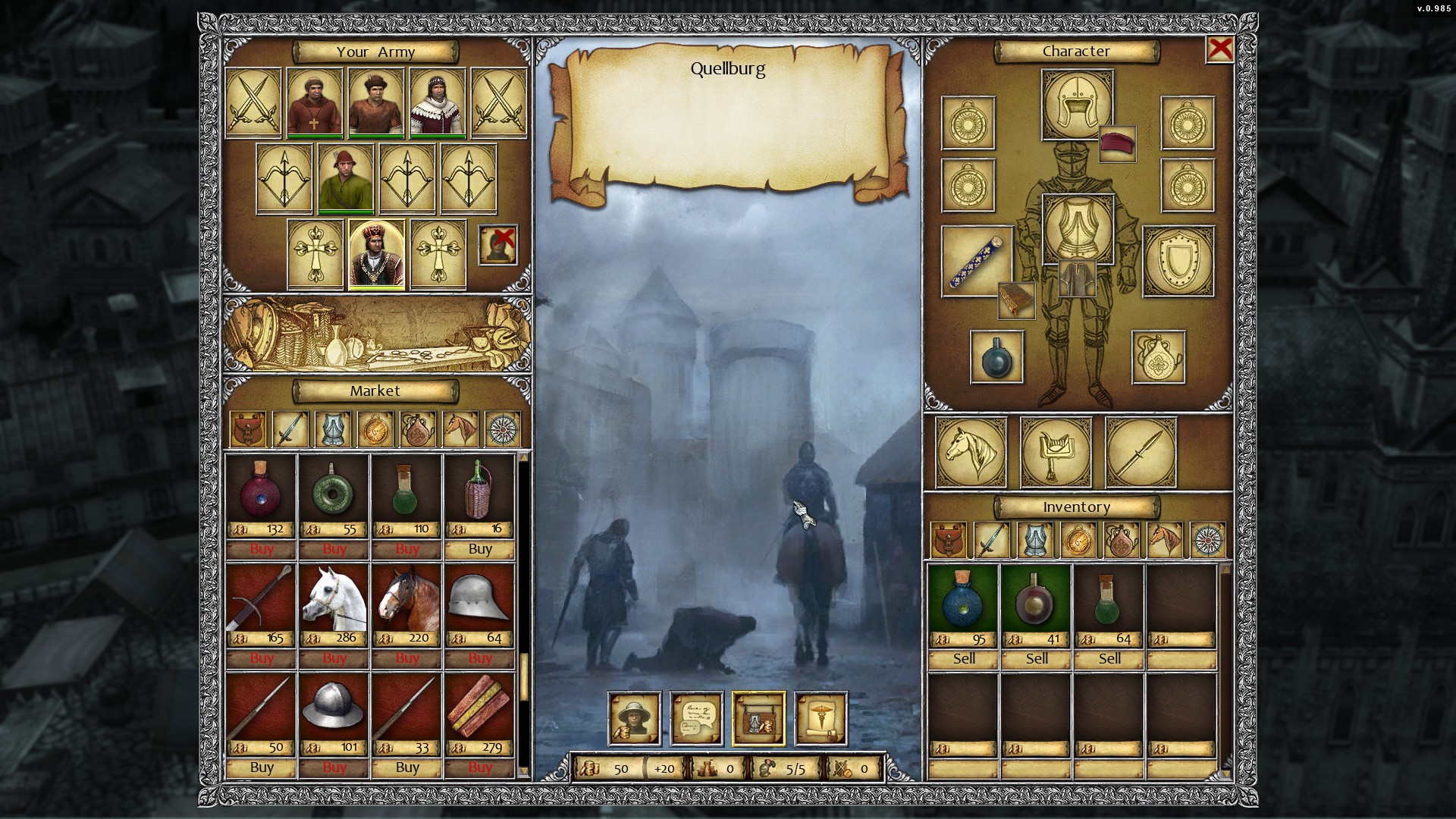The height and width of the screenshot is (819, 1456).
Task: Open the weapons category in the Market
Action: point(292,428)
